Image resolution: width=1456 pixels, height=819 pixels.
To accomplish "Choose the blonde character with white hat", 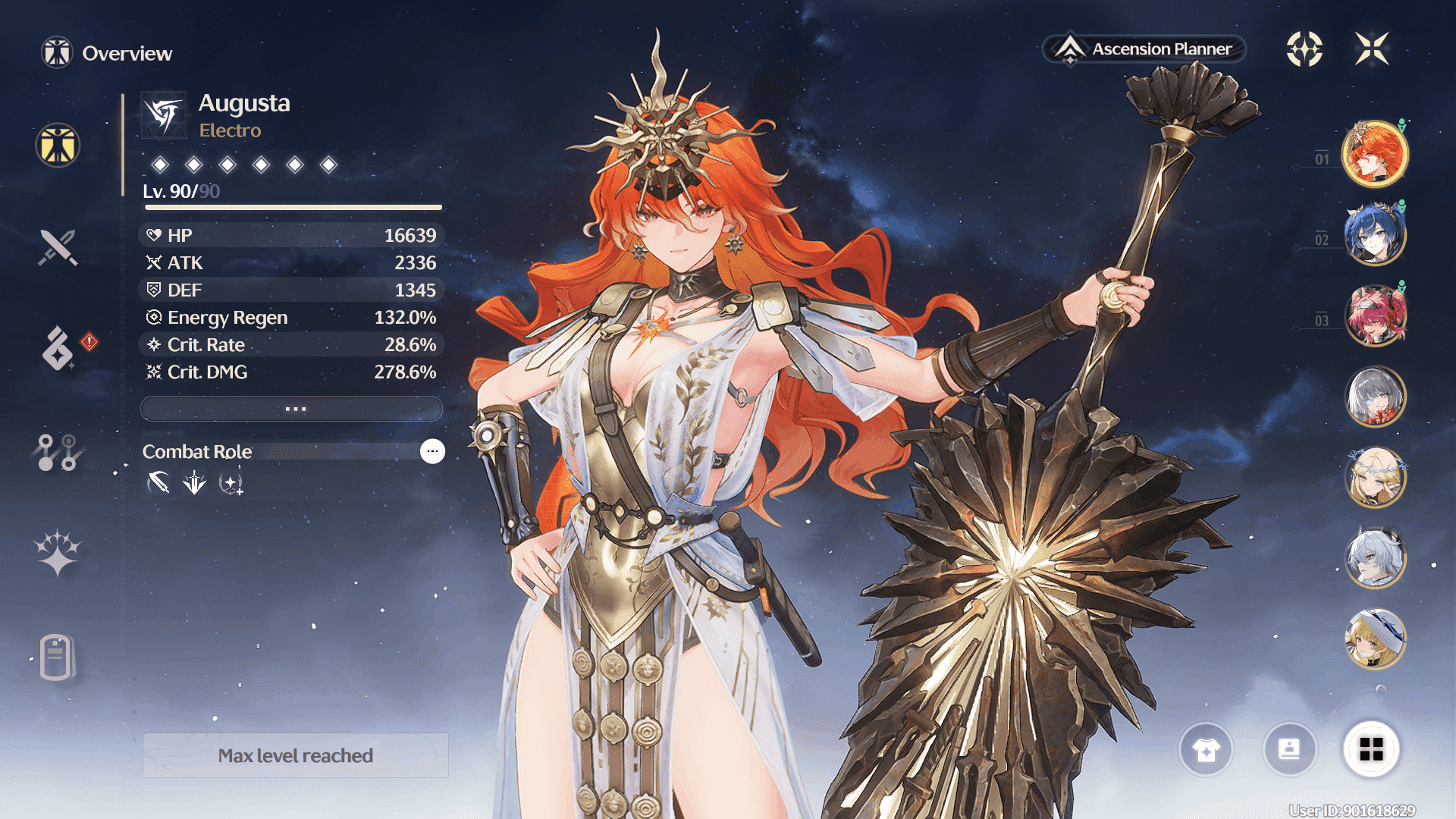I will click(1374, 639).
